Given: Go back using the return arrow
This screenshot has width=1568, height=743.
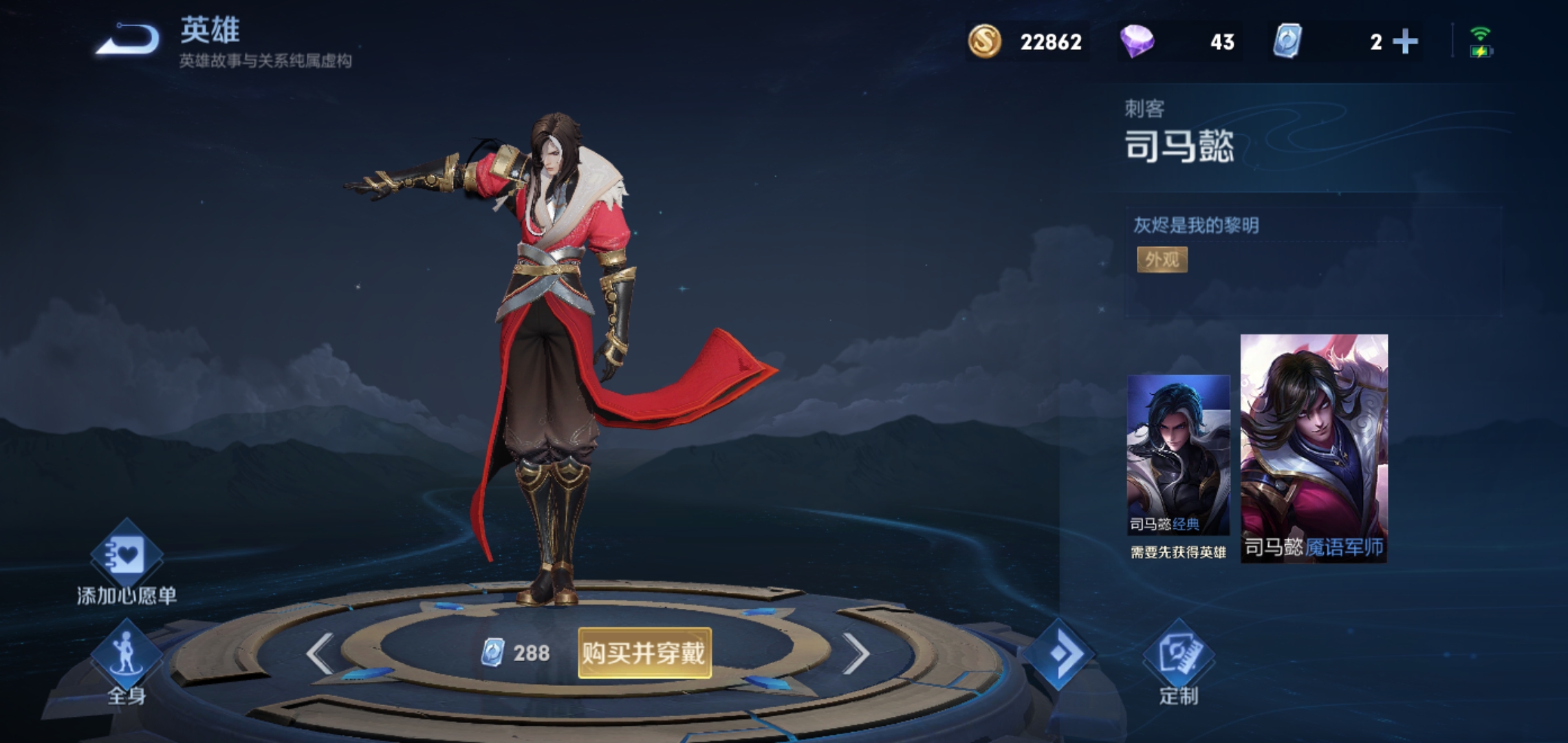Looking at the screenshot, I should (x=128, y=39).
